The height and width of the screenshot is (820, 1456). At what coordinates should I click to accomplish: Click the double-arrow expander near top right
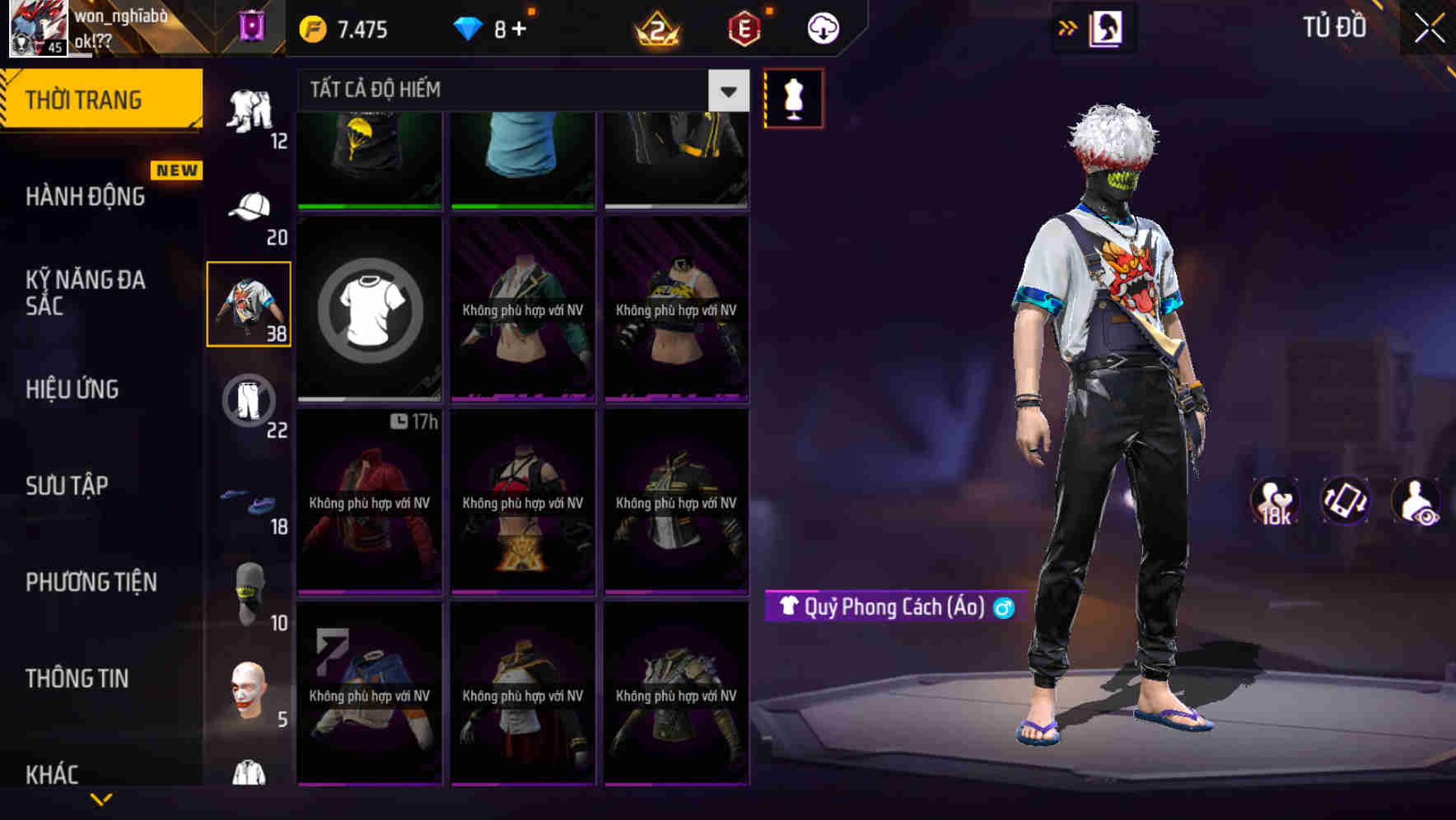[1068, 27]
